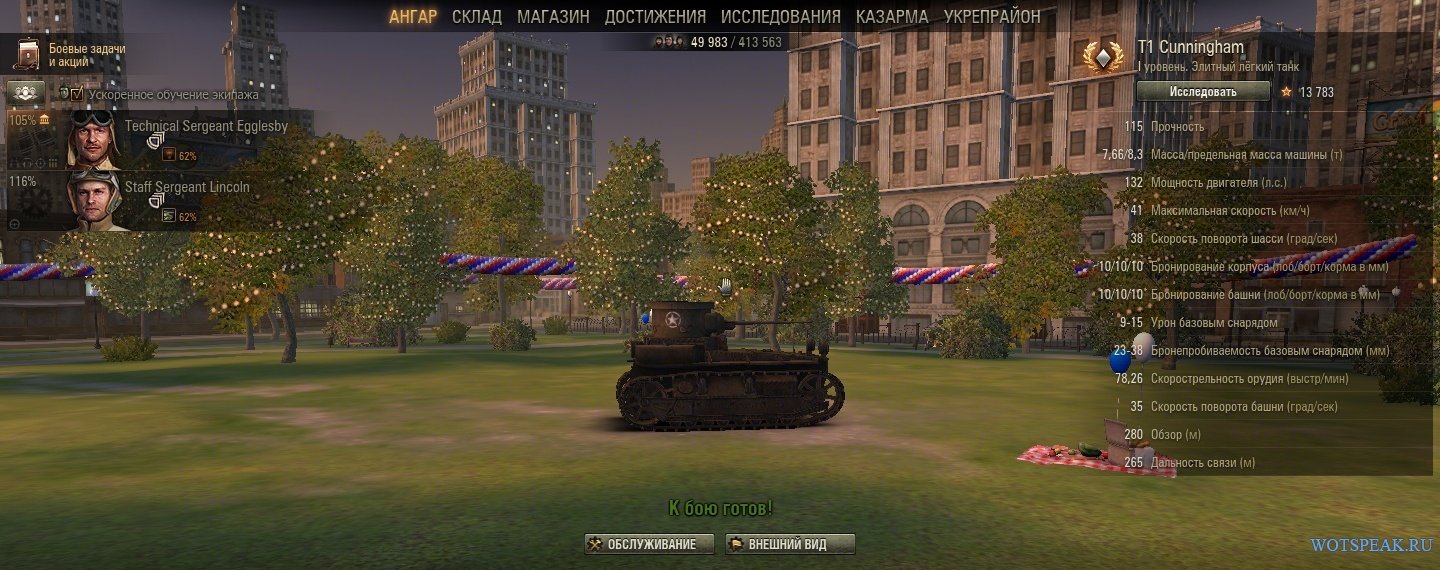Switch to the СКЛАД tab
This screenshot has height=570, width=1440.
point(476,16)
